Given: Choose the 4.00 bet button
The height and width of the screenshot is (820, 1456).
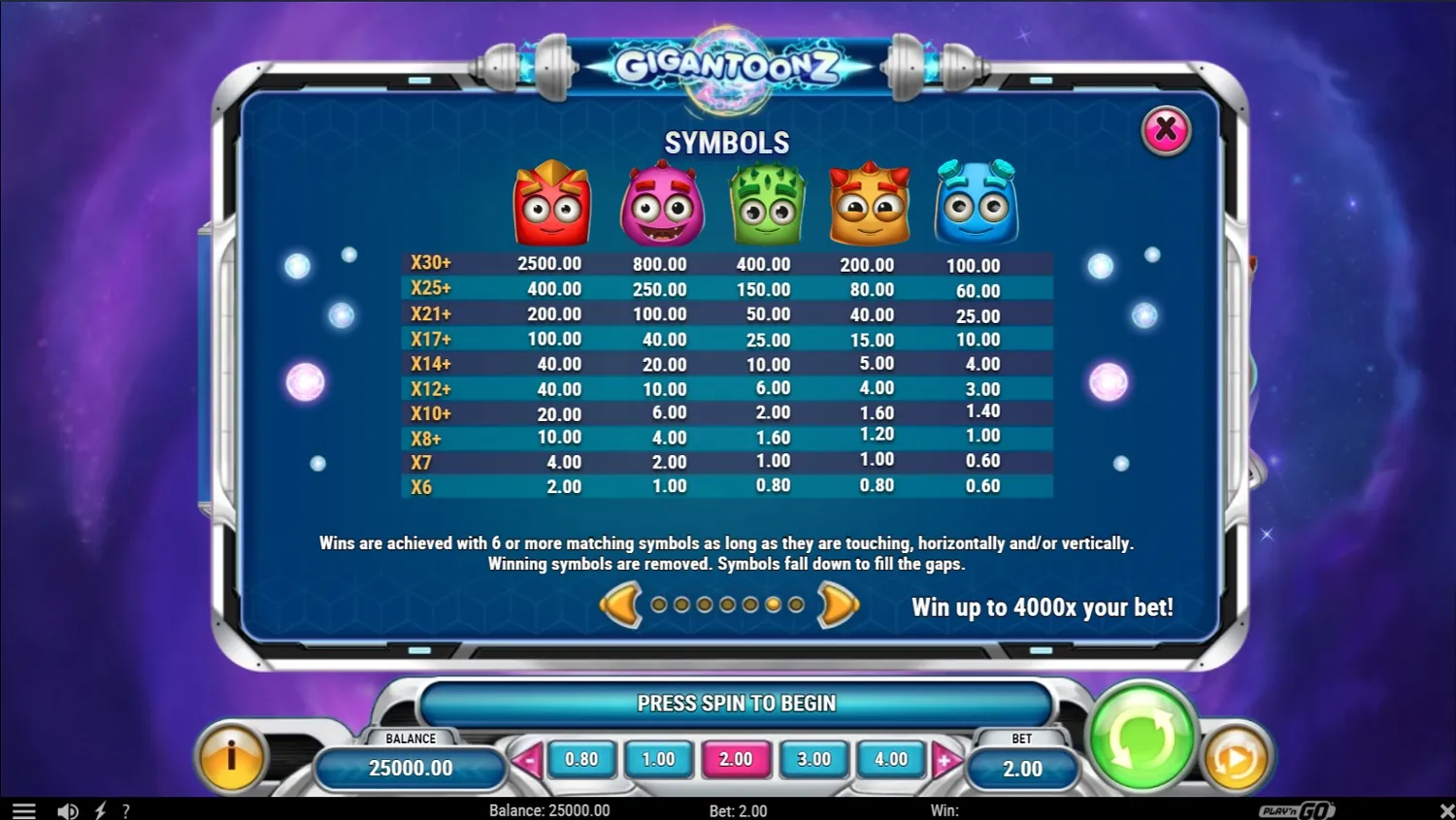Looking at the screenshot, I should (x=891, y=760).
